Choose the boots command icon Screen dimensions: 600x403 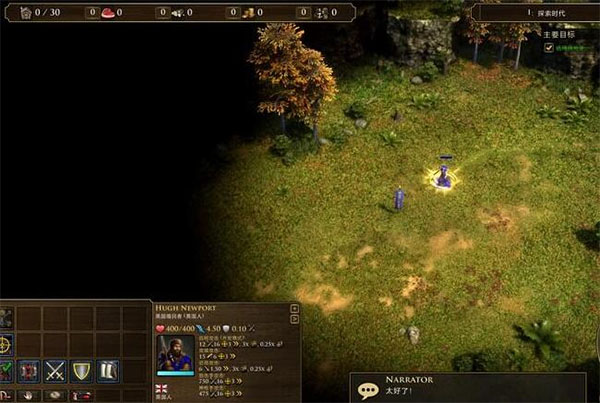tap(107, 371)
